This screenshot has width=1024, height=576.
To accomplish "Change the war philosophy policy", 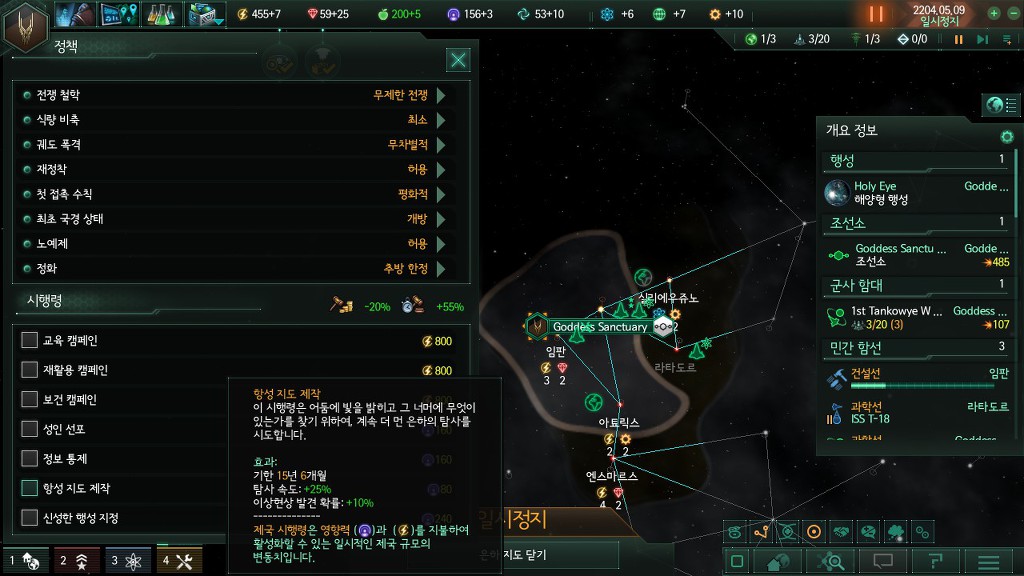I will coord(440,95).
